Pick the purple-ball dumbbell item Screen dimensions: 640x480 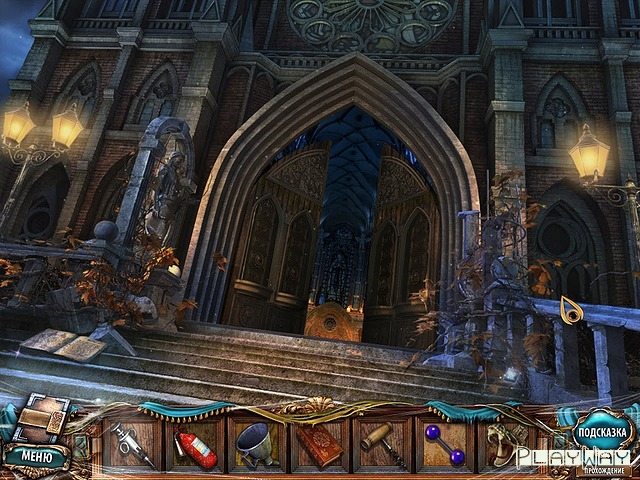[444, 444]
